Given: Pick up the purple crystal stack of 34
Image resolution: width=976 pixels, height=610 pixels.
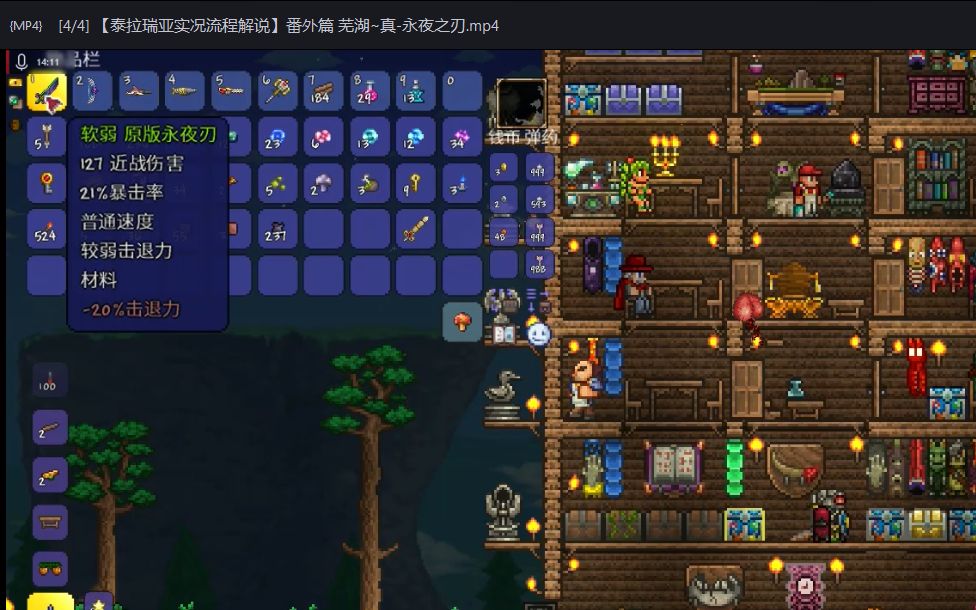Looking at the screenshot, I should tap(462, 138).
